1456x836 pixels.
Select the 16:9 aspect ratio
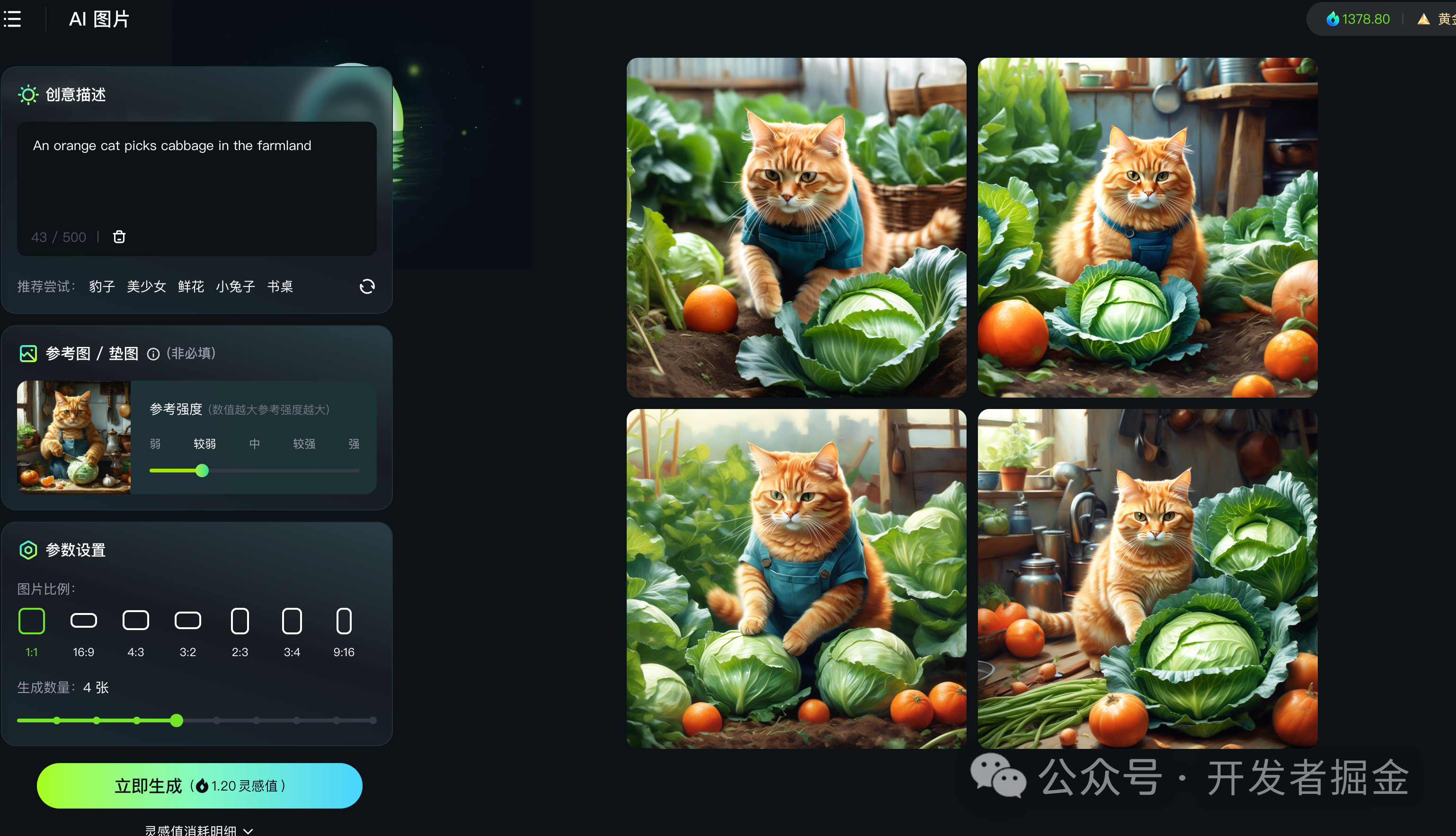coord(84,621)
